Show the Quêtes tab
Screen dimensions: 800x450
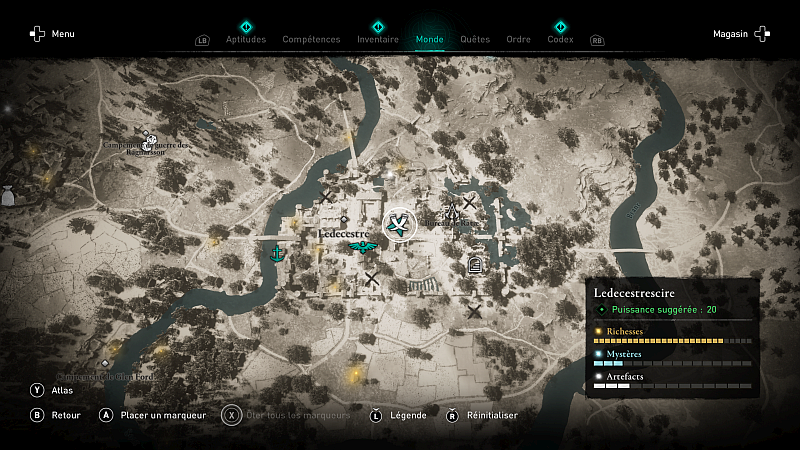[x=475, y=40]
